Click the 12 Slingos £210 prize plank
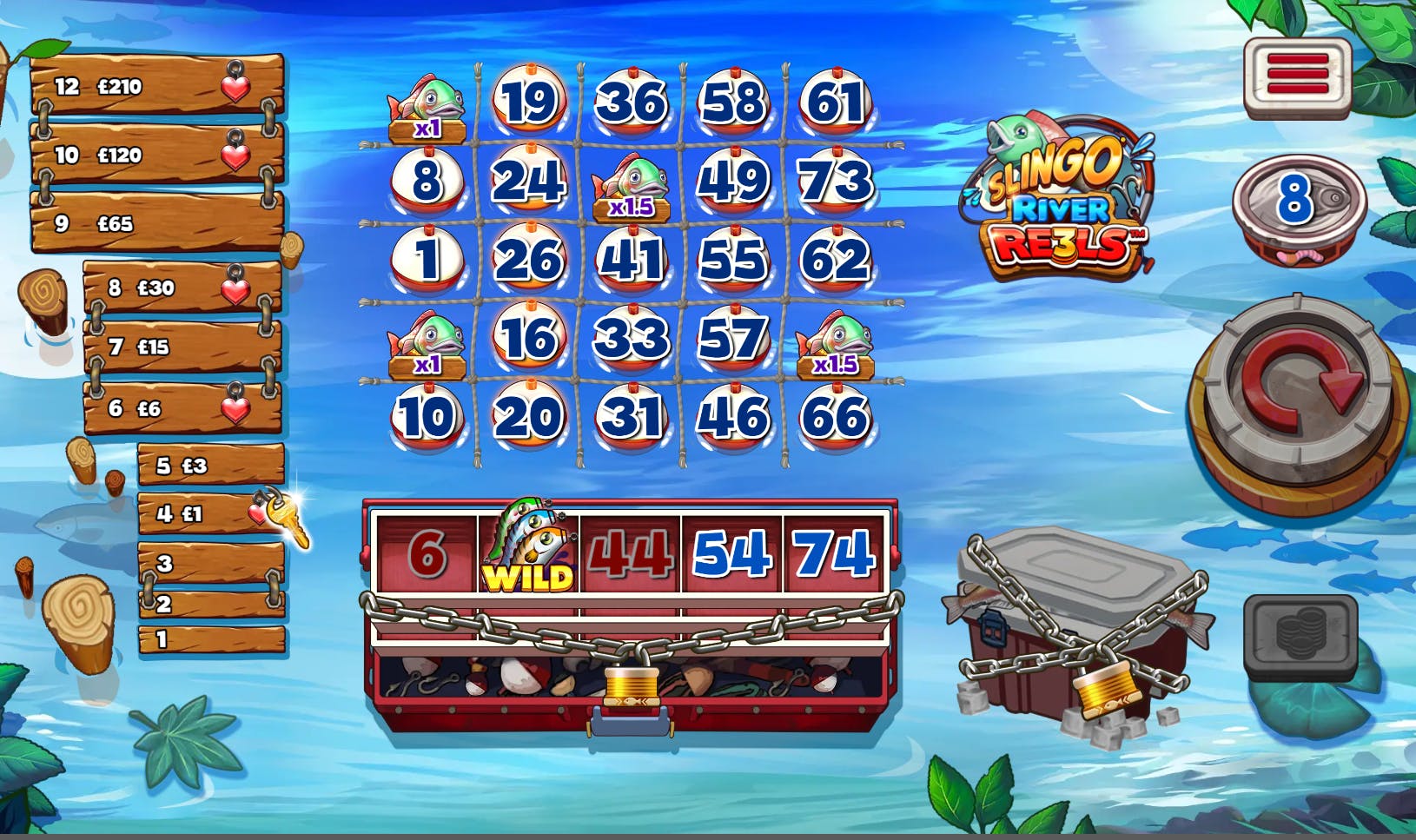This screenshot has width=1416, height=840. [156, 86]
